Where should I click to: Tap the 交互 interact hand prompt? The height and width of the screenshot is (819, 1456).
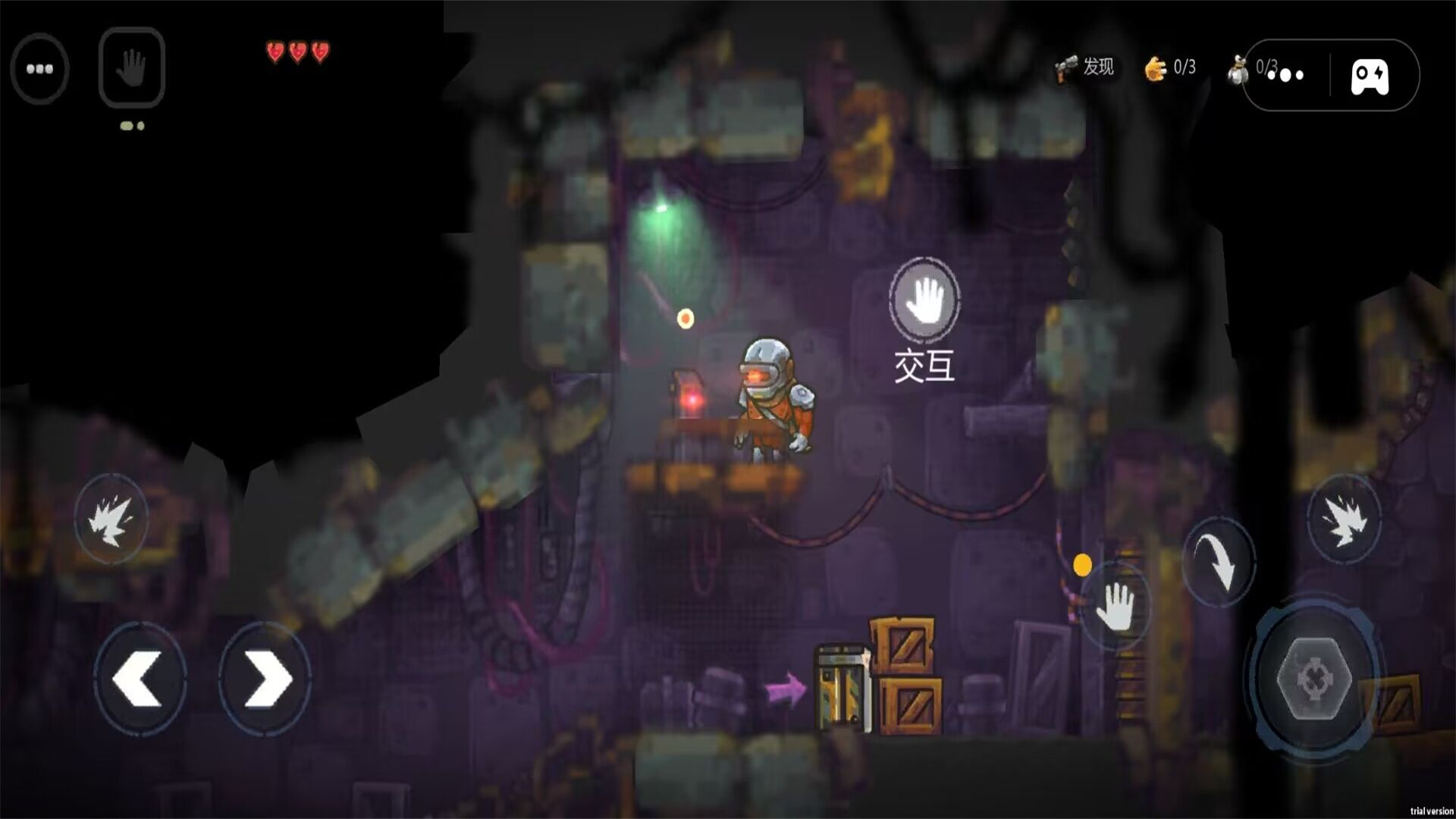(x=924, y=300)
